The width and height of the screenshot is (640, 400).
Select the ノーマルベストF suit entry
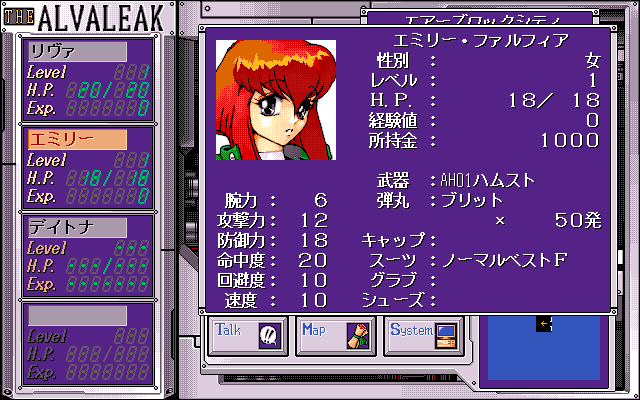coord(504,260)
